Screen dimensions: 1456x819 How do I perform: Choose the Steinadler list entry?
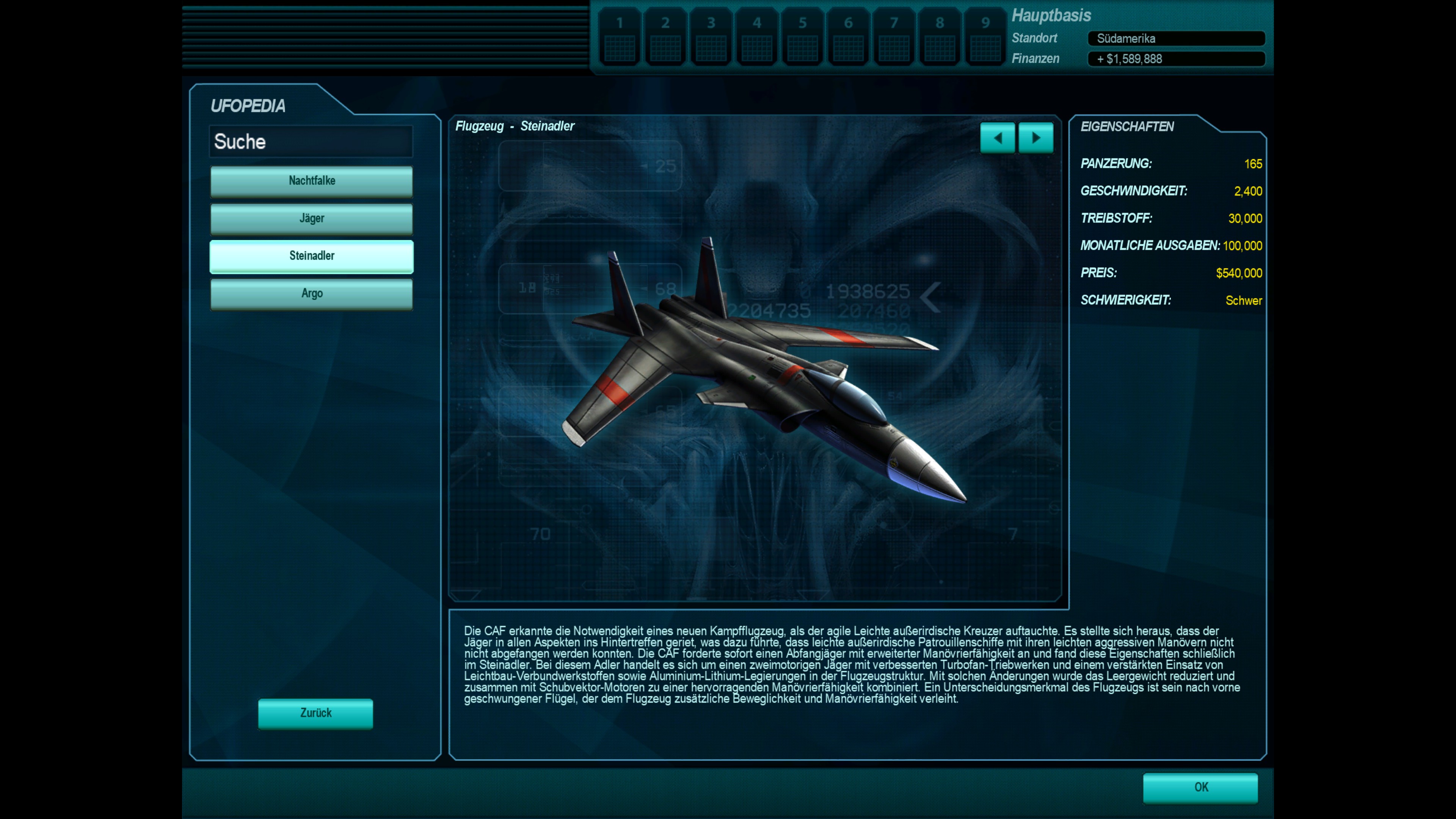coord(311,256)
